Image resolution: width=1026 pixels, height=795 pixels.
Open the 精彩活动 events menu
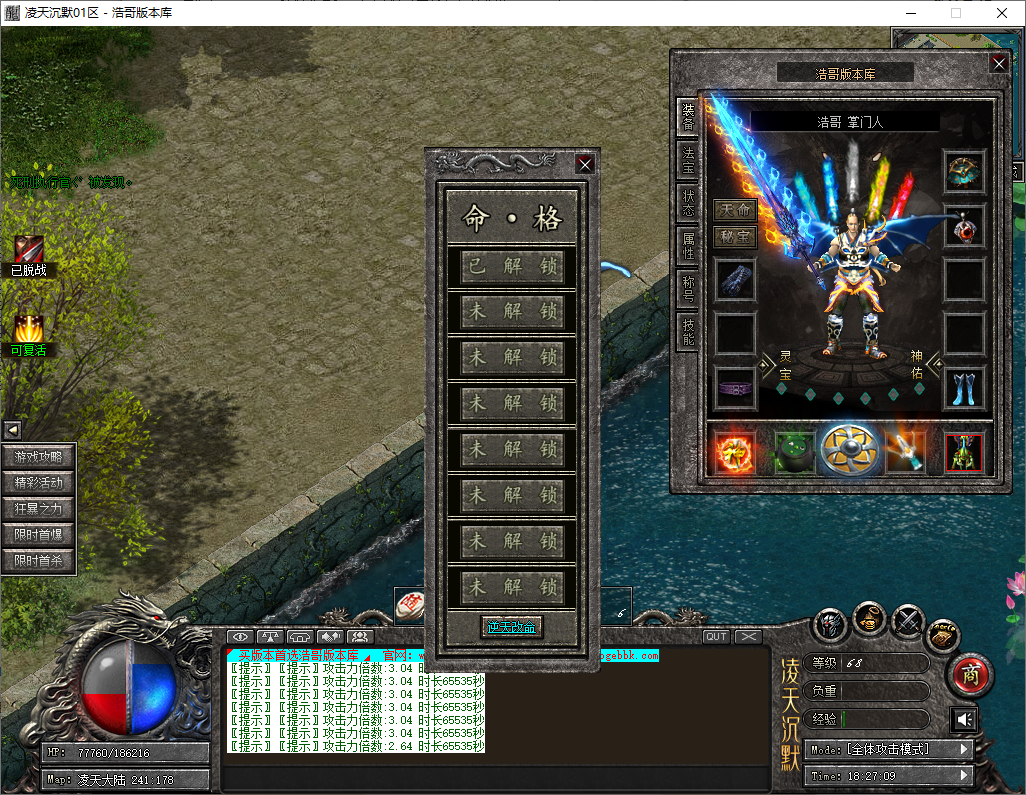(x=39, y=483)
